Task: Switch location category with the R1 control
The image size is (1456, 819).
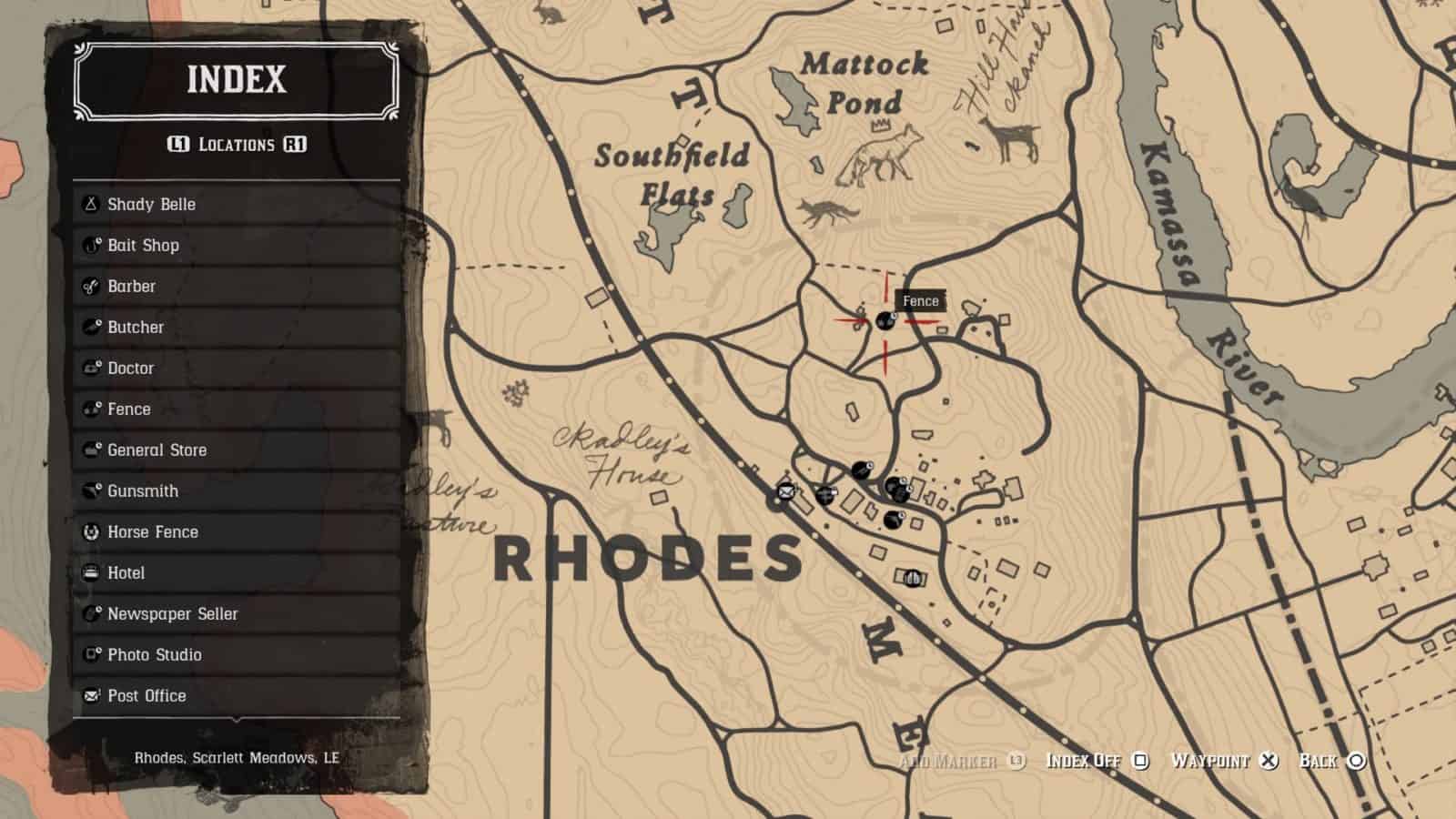Action: (x=297, y=144)
